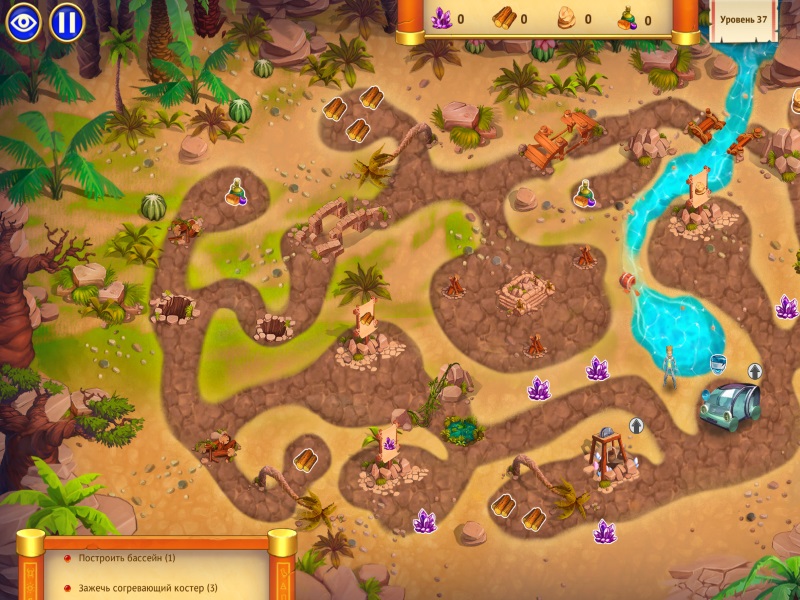Click the upgrade arrow above the vehicle
The image size is (800, 600).
pyautogui.click(x=755, y=372)
